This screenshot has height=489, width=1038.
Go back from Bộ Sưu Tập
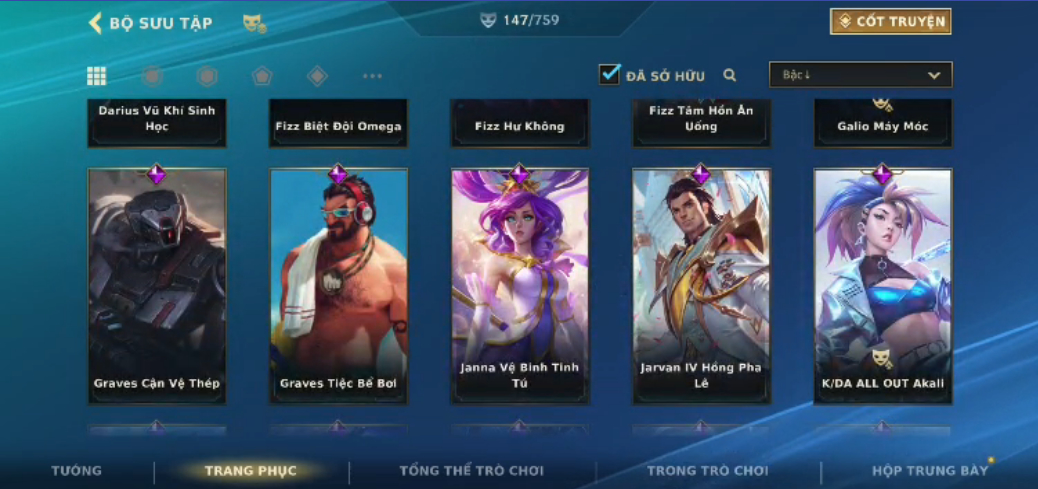pos(96,23)
